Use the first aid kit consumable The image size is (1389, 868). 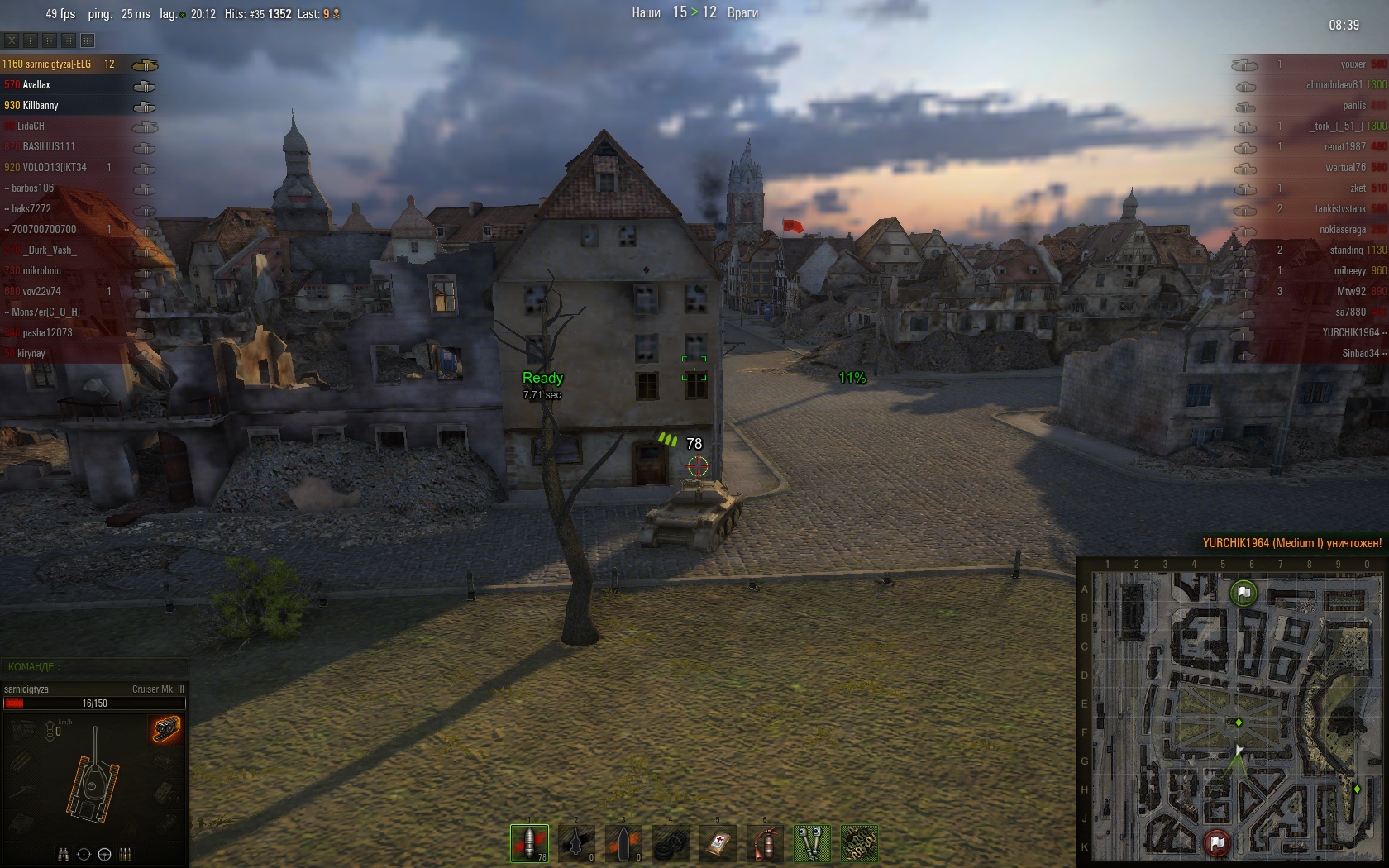(x=718, y=843)
